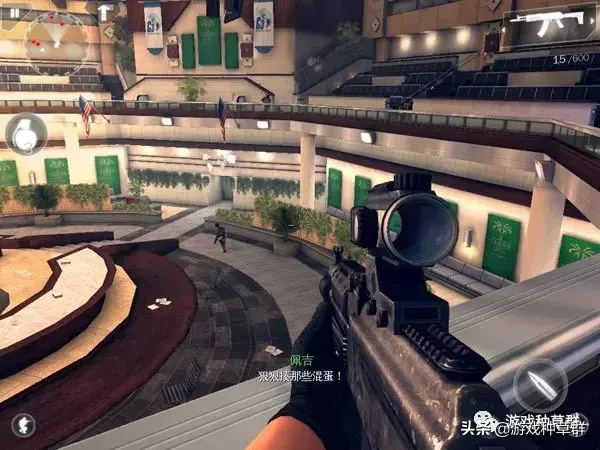Throw a grenade with the grenade button
Viewport: 600px width, 450px height.
point(26,134)
